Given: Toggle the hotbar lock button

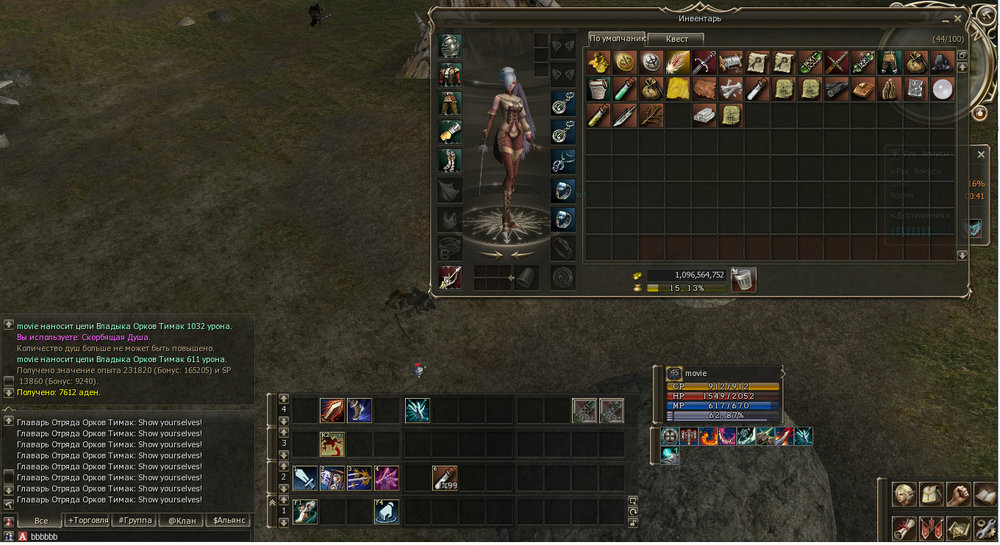Looking at the screenshot, I should click(x=632, y=521).
